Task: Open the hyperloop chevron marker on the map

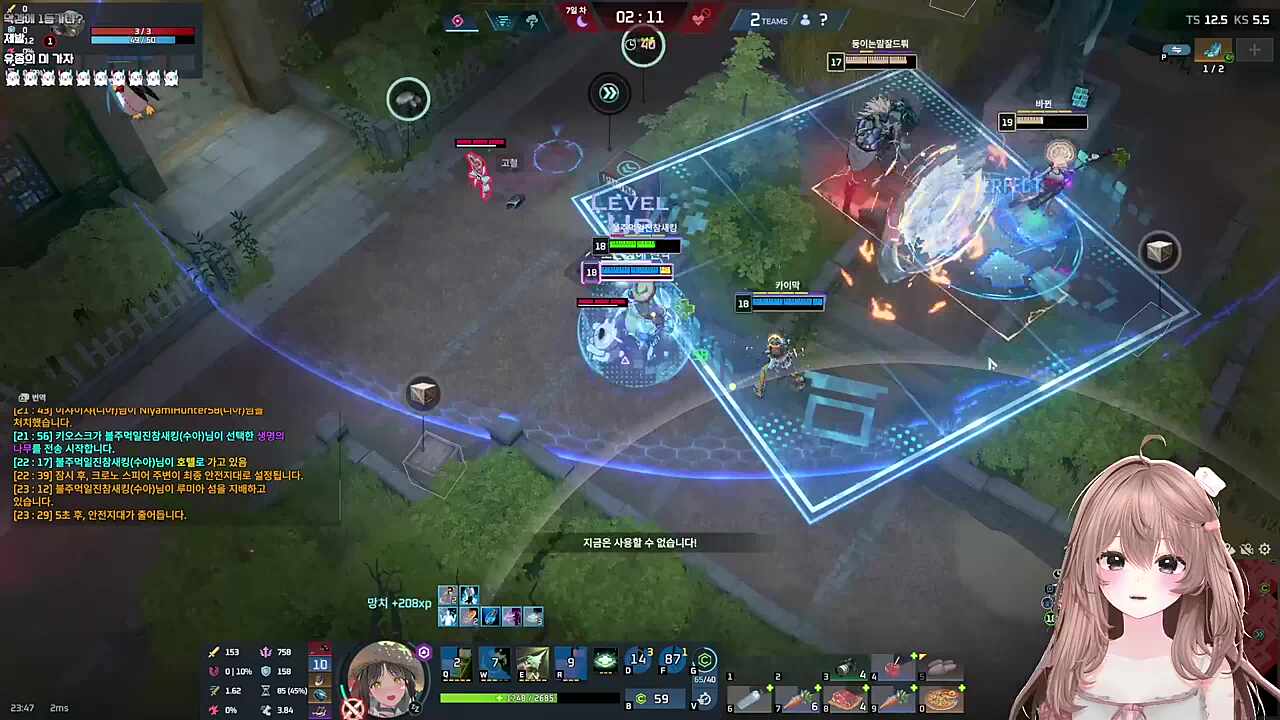Action: pyautogui.click(x=610, y=92)
